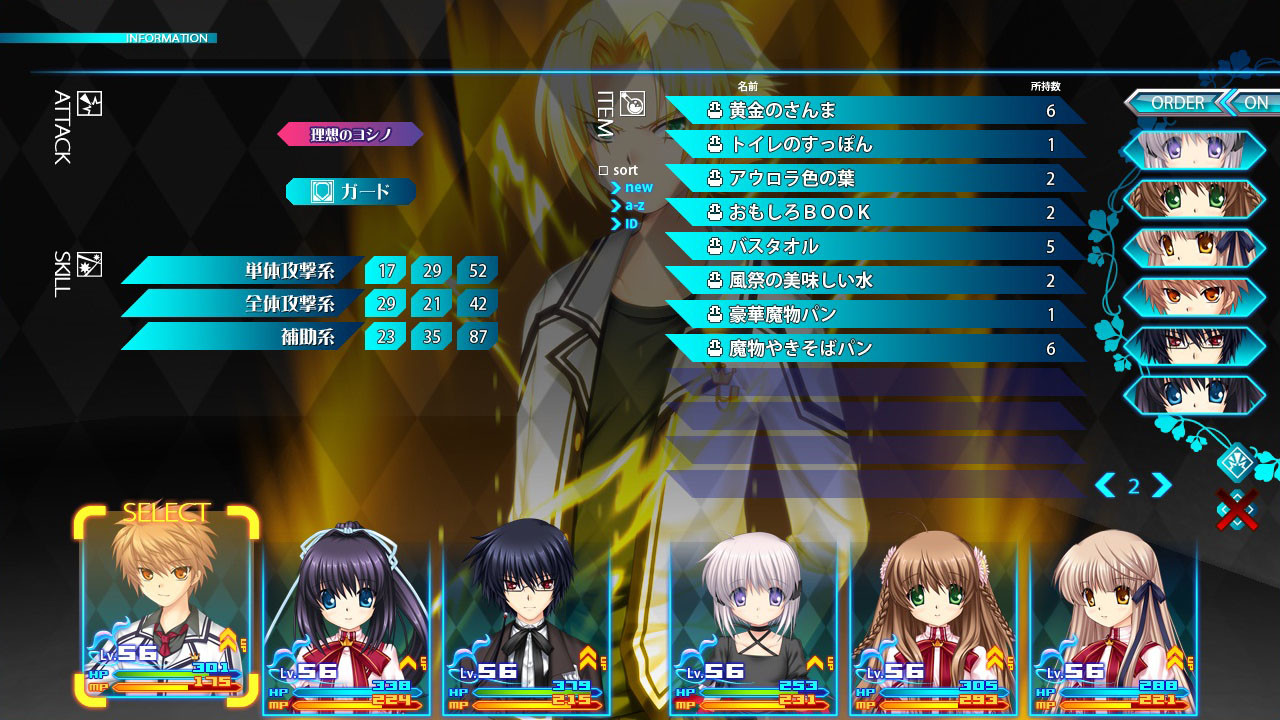Viewport: 1280px width, 720px height.
Task: Toggle the sort checkbox
Action: click(601, 170)
